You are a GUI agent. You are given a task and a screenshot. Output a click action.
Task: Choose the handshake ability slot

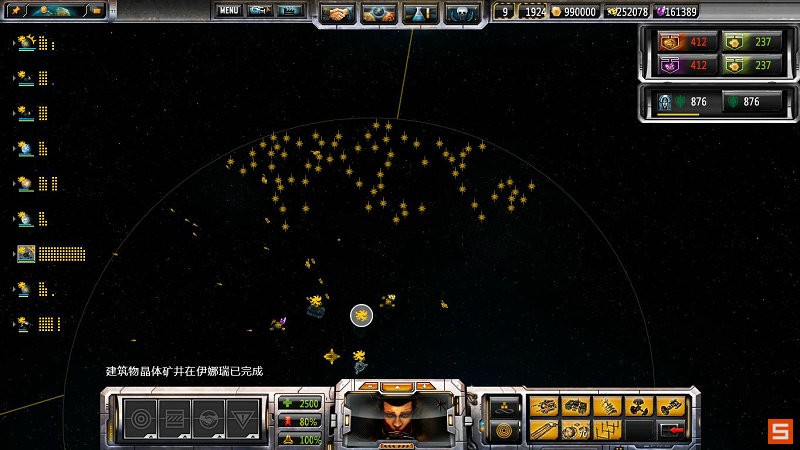pyautogui.click(x=207, y=418)
